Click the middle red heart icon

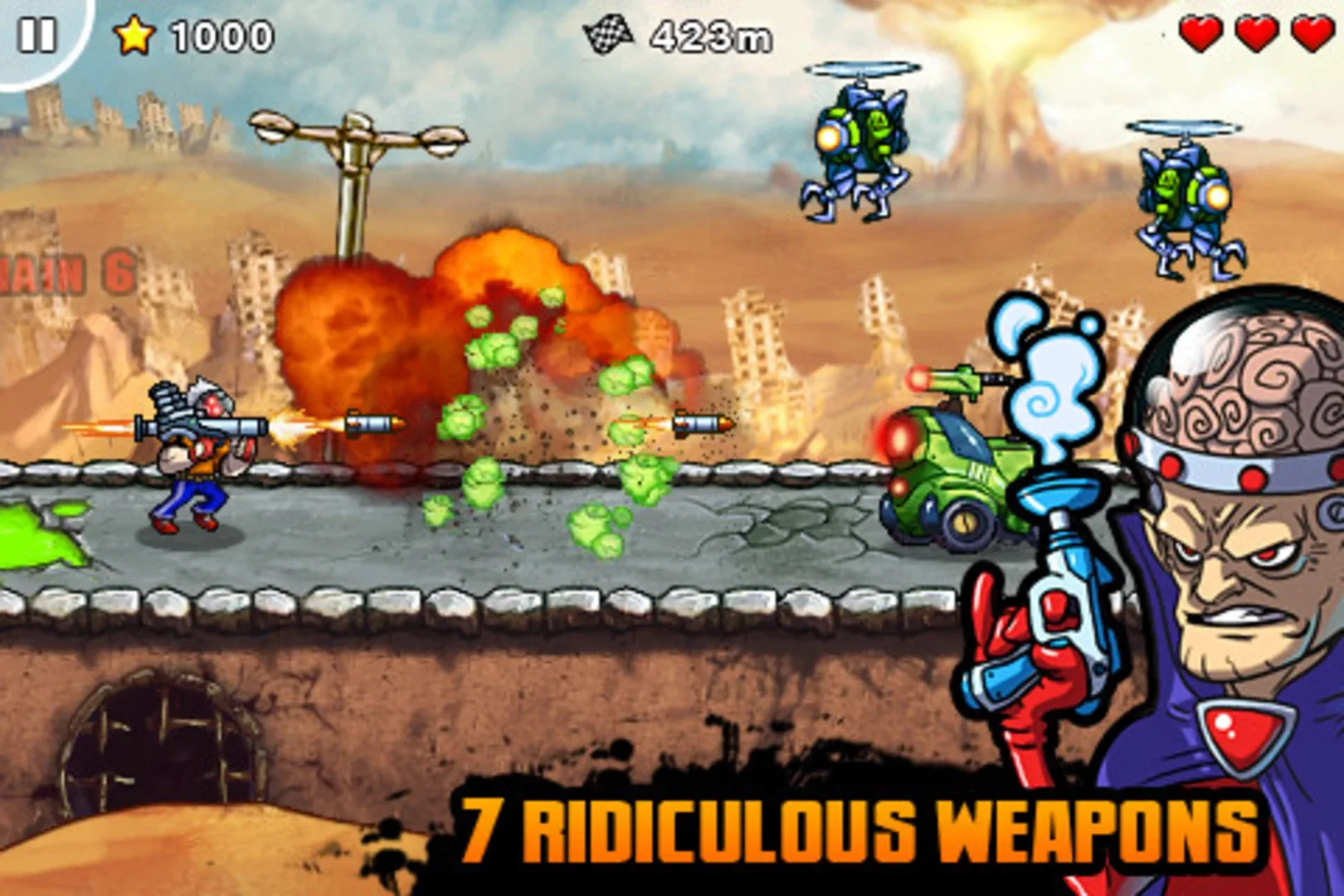[x=1254, y=35]
